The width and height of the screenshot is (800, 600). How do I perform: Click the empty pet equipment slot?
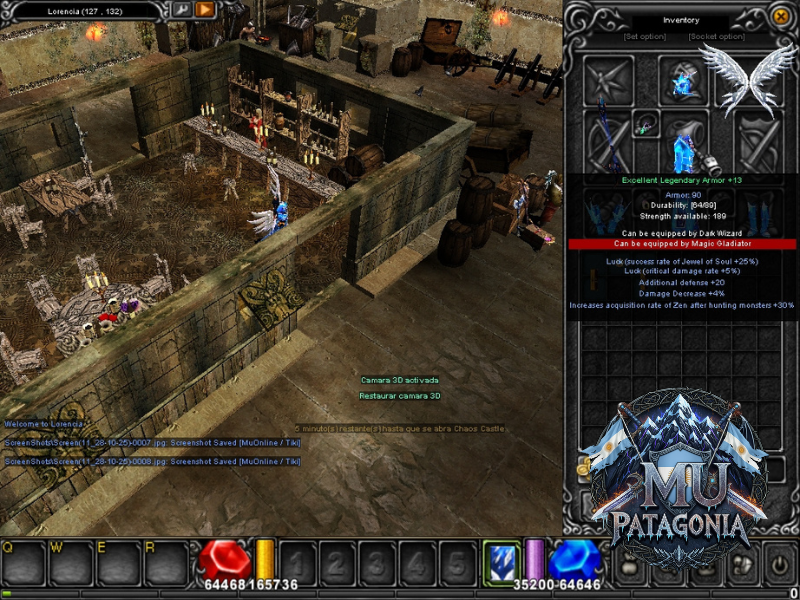click(607, 80)
